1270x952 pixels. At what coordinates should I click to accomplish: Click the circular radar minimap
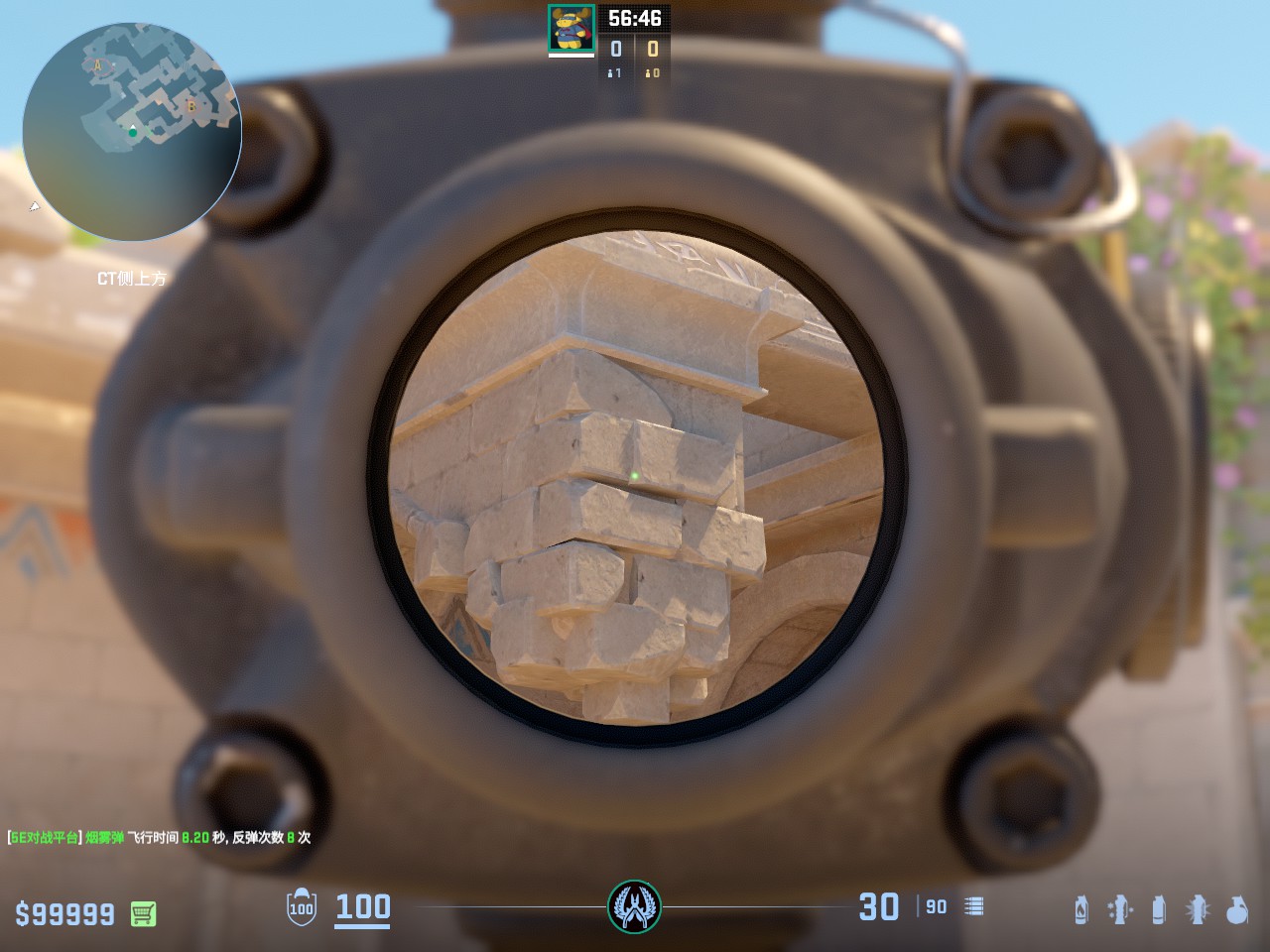(x=132, y=131)
